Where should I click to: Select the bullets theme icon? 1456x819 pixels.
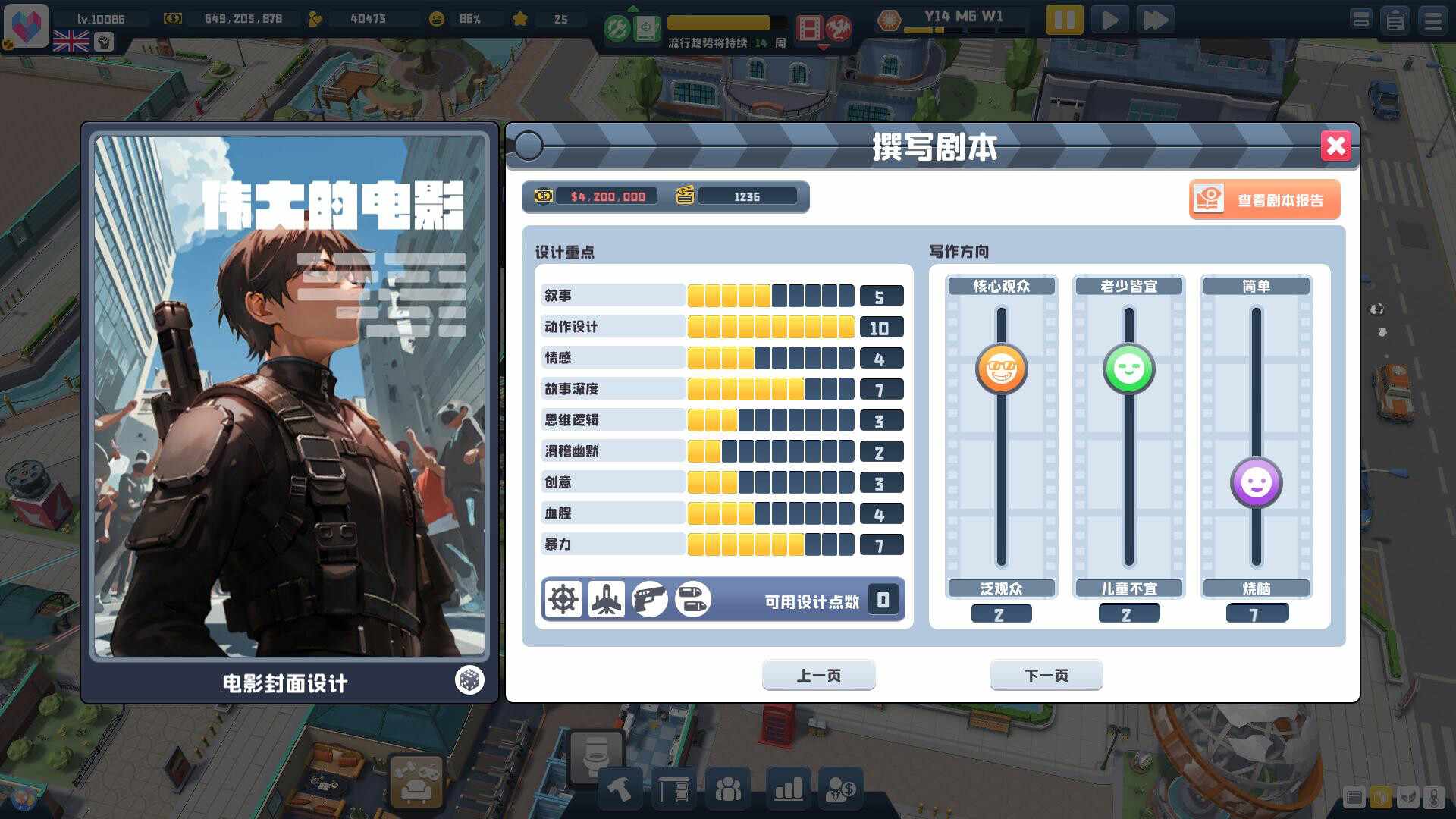click(x=693, y=599)
